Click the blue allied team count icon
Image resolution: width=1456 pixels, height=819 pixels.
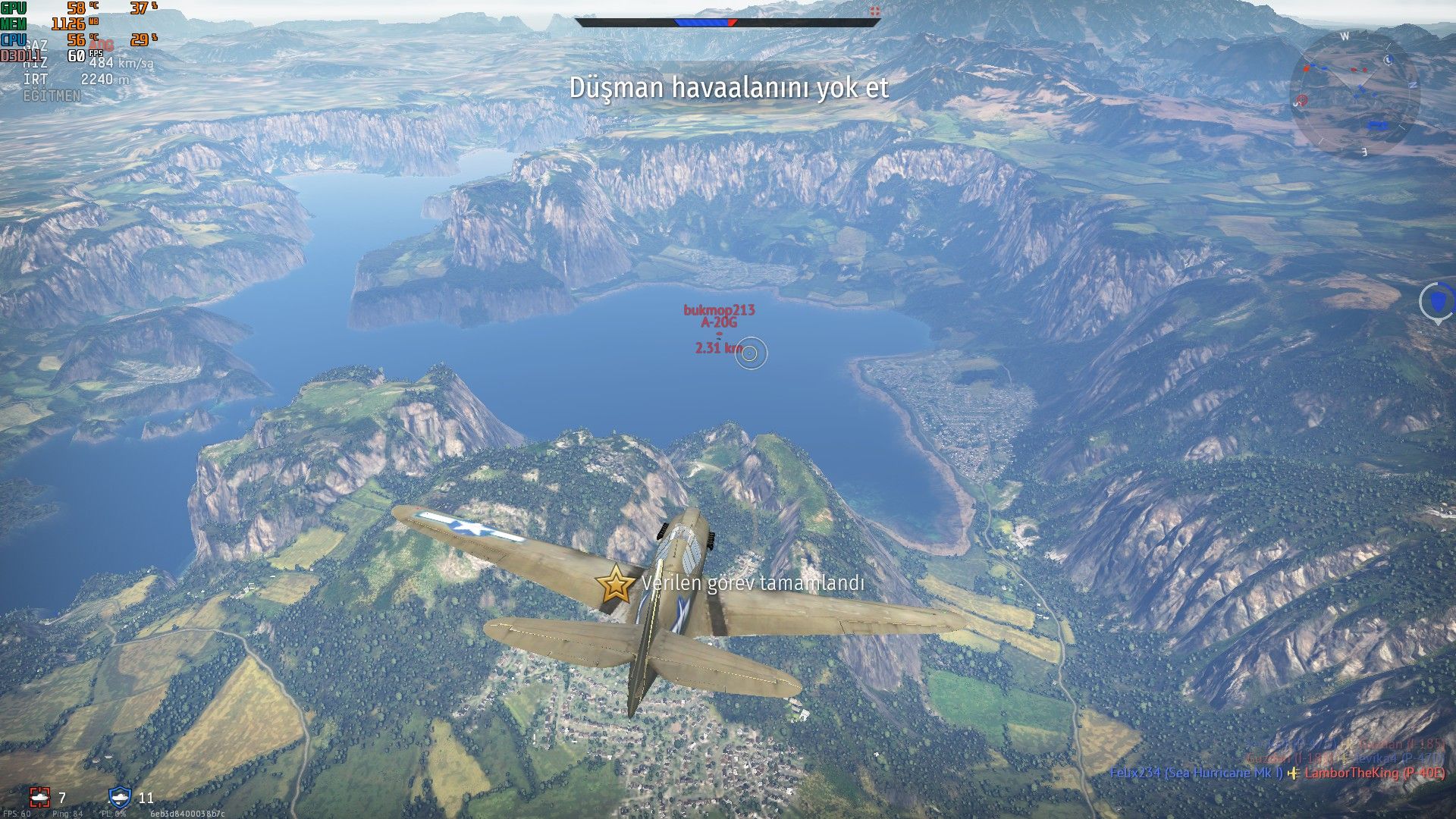[120, 797]
